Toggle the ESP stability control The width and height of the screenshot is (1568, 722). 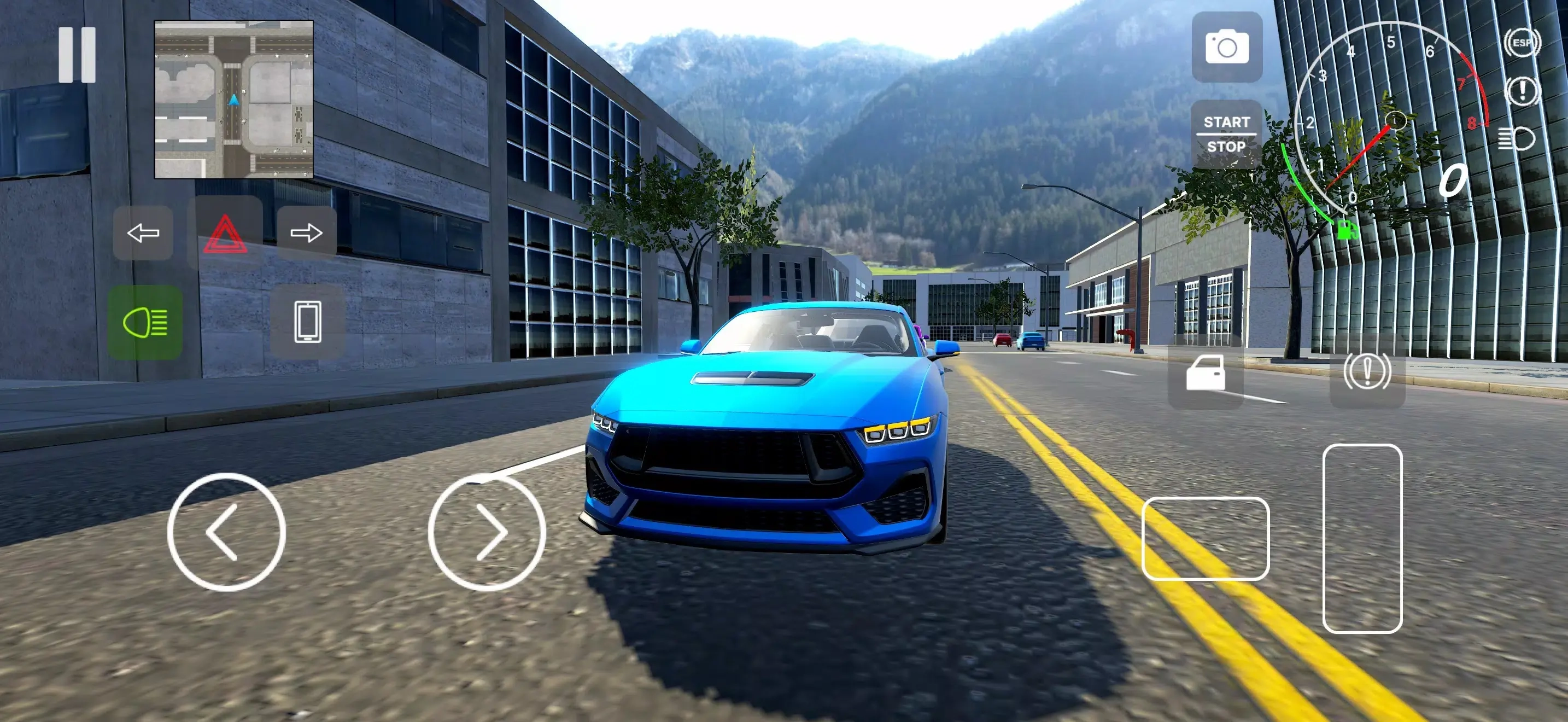point(1522,43)
